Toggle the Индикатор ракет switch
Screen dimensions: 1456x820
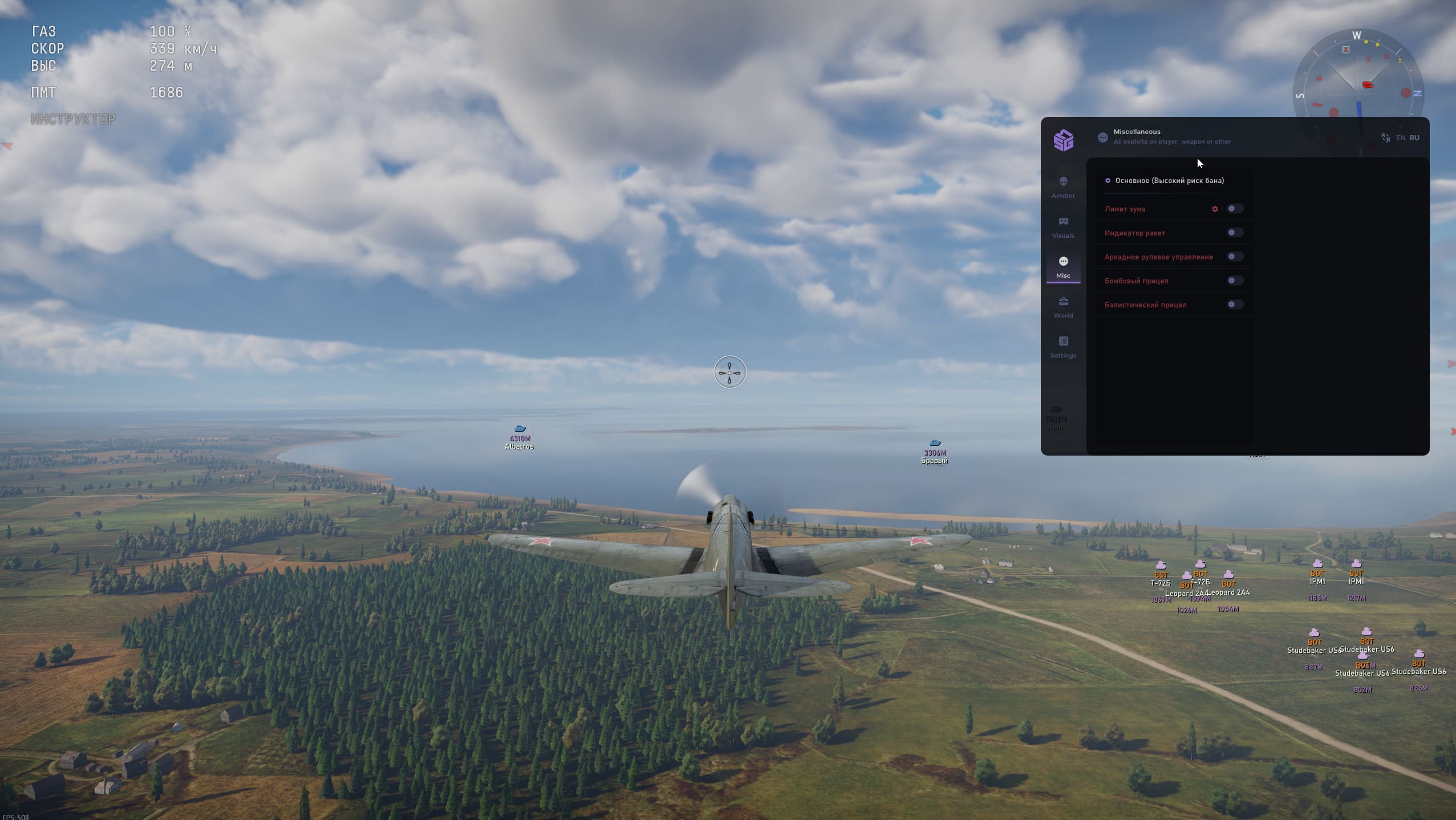pos(1234,233)
